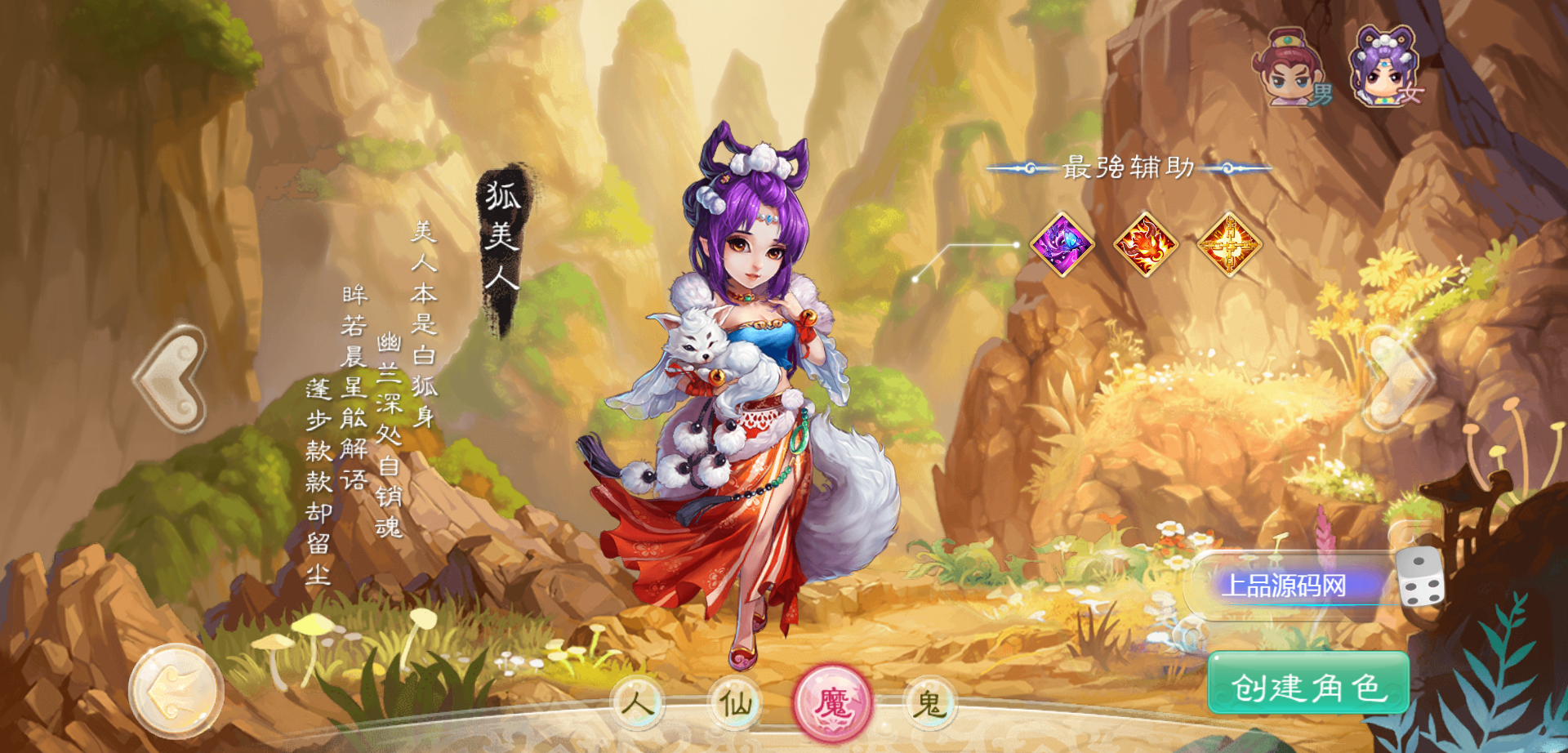1568x753 pixels.
Task: Switch to the 仙 race tab
Action: coord(735,702)
